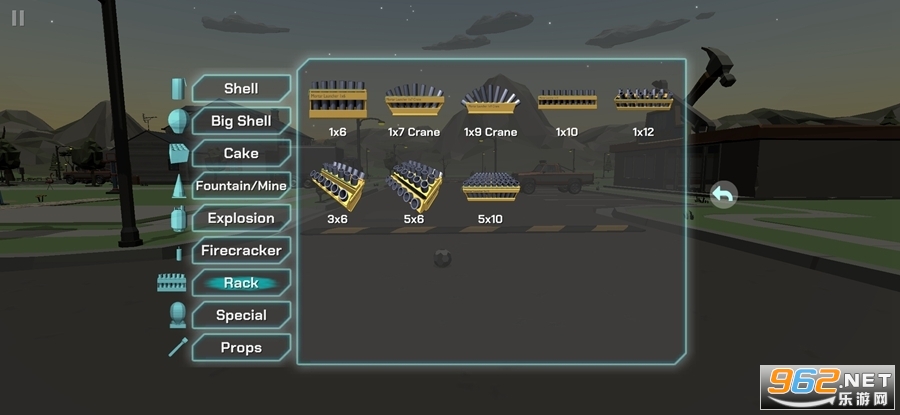Select the Cake category
The width and height of the screenshot is (900, 415).
point(241,153)
